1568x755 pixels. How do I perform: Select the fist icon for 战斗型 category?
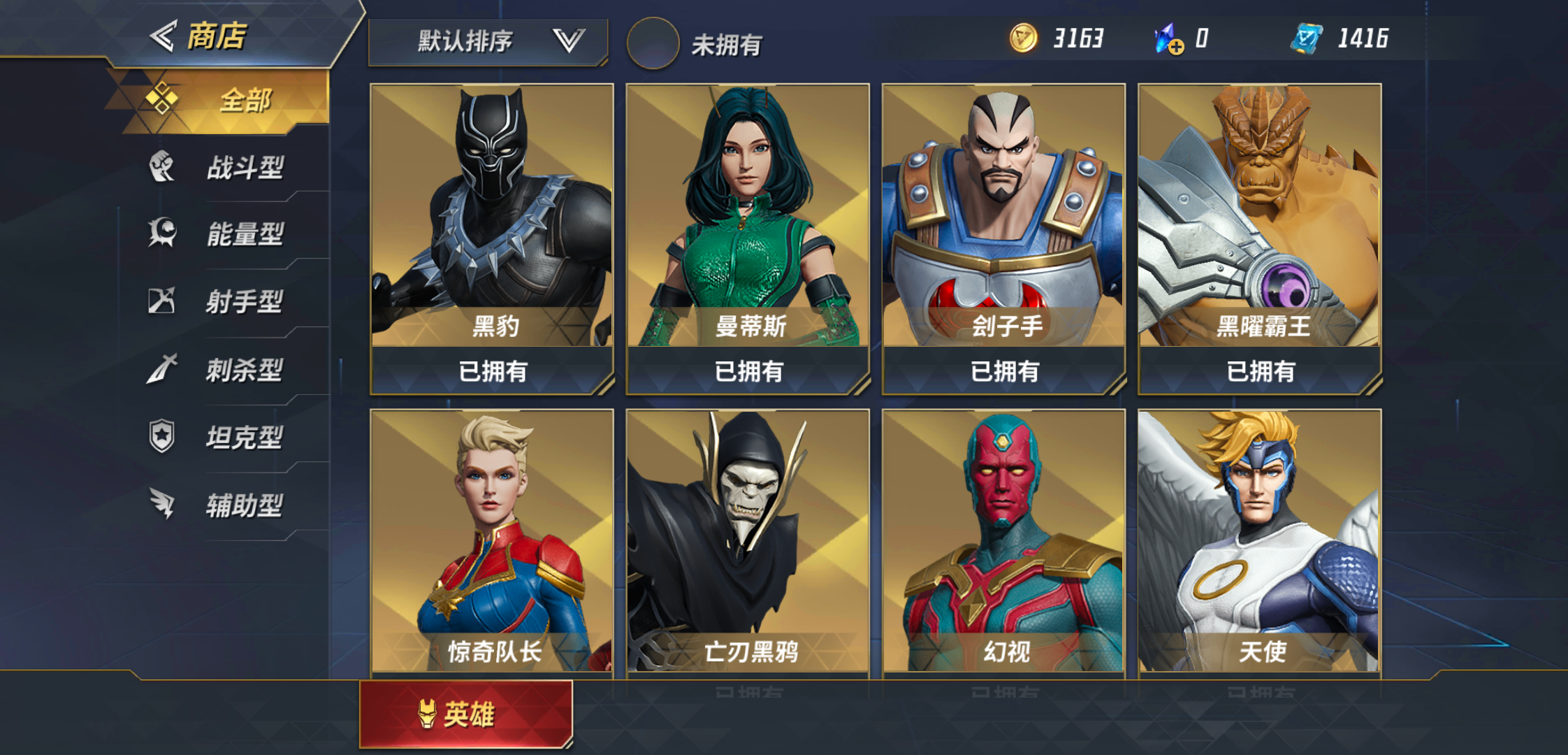tap(162, 168)
